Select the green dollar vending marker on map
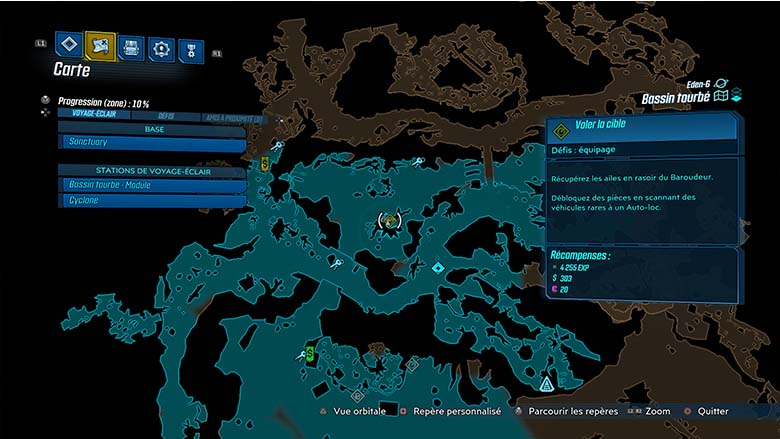 tap(310, 352)
